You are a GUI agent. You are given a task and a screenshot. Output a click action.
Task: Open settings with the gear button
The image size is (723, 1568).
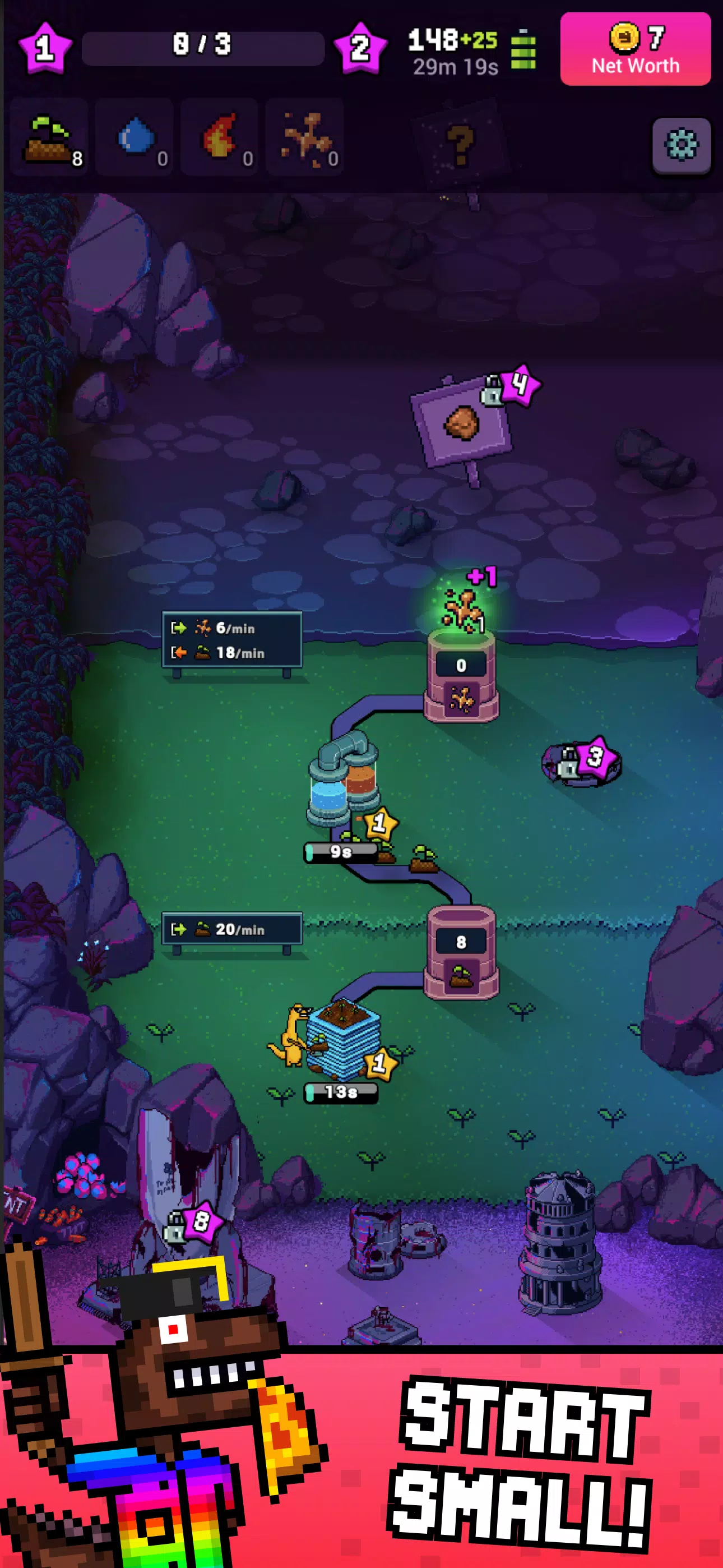(681, 145)
